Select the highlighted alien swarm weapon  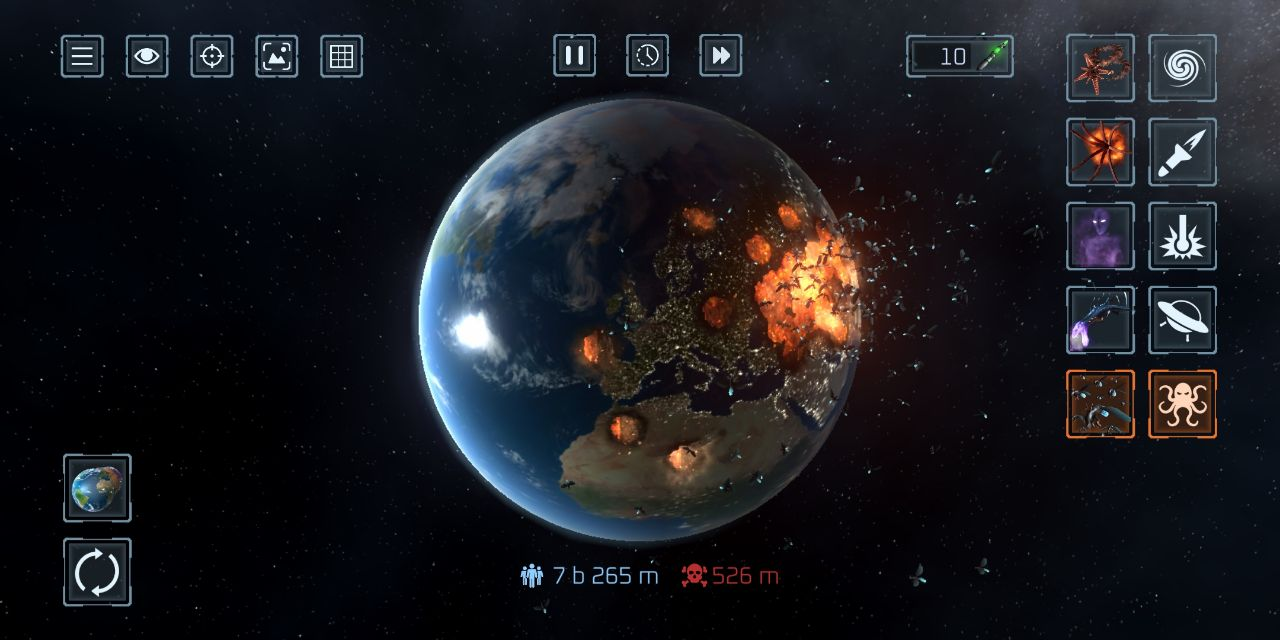pos(1100,404)
